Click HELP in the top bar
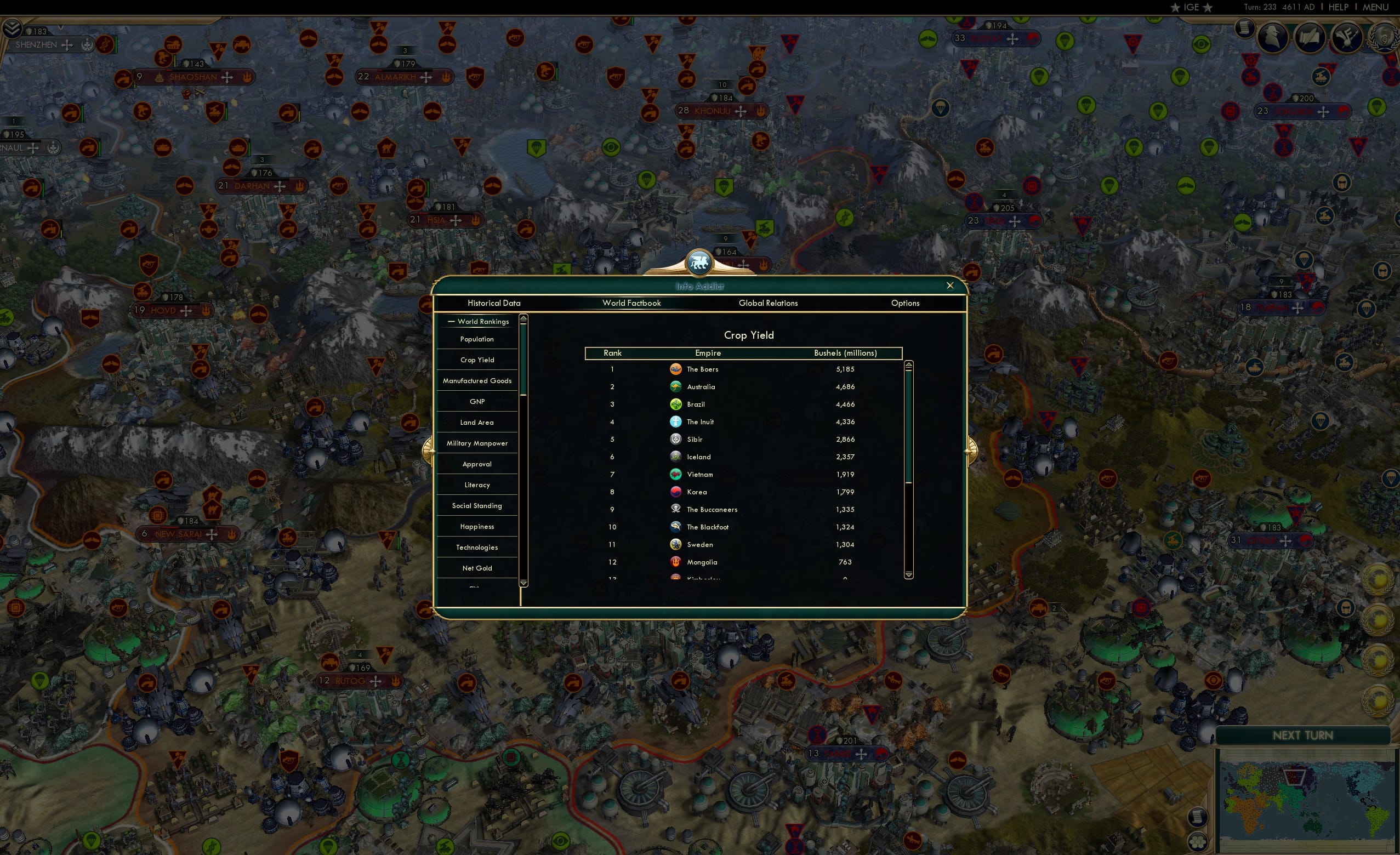Viewport: 1400px width, 855px height. tap(1338, 7)
